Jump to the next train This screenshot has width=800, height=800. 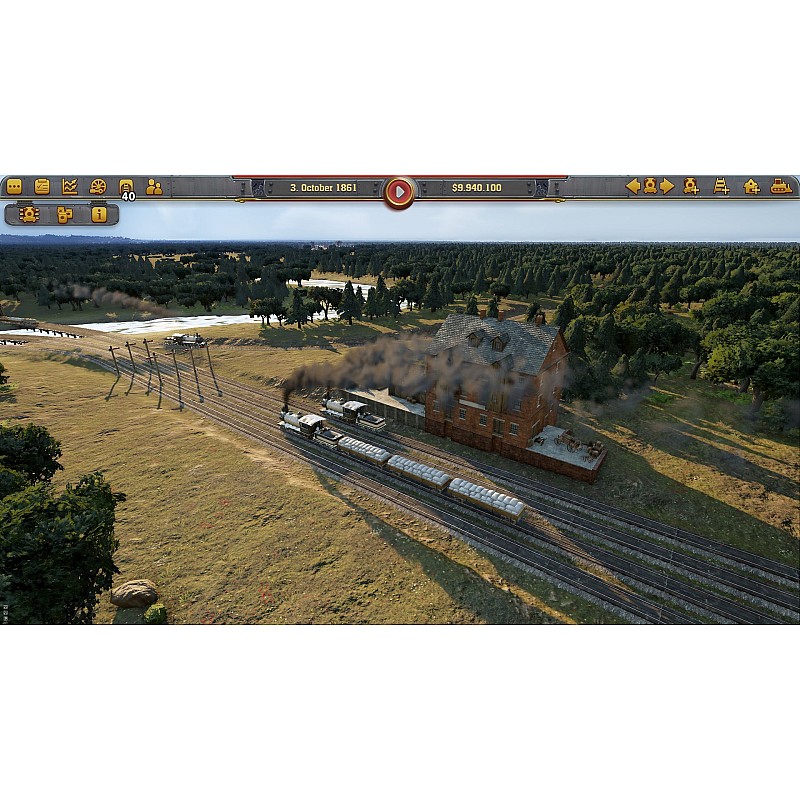coord(667,186)
